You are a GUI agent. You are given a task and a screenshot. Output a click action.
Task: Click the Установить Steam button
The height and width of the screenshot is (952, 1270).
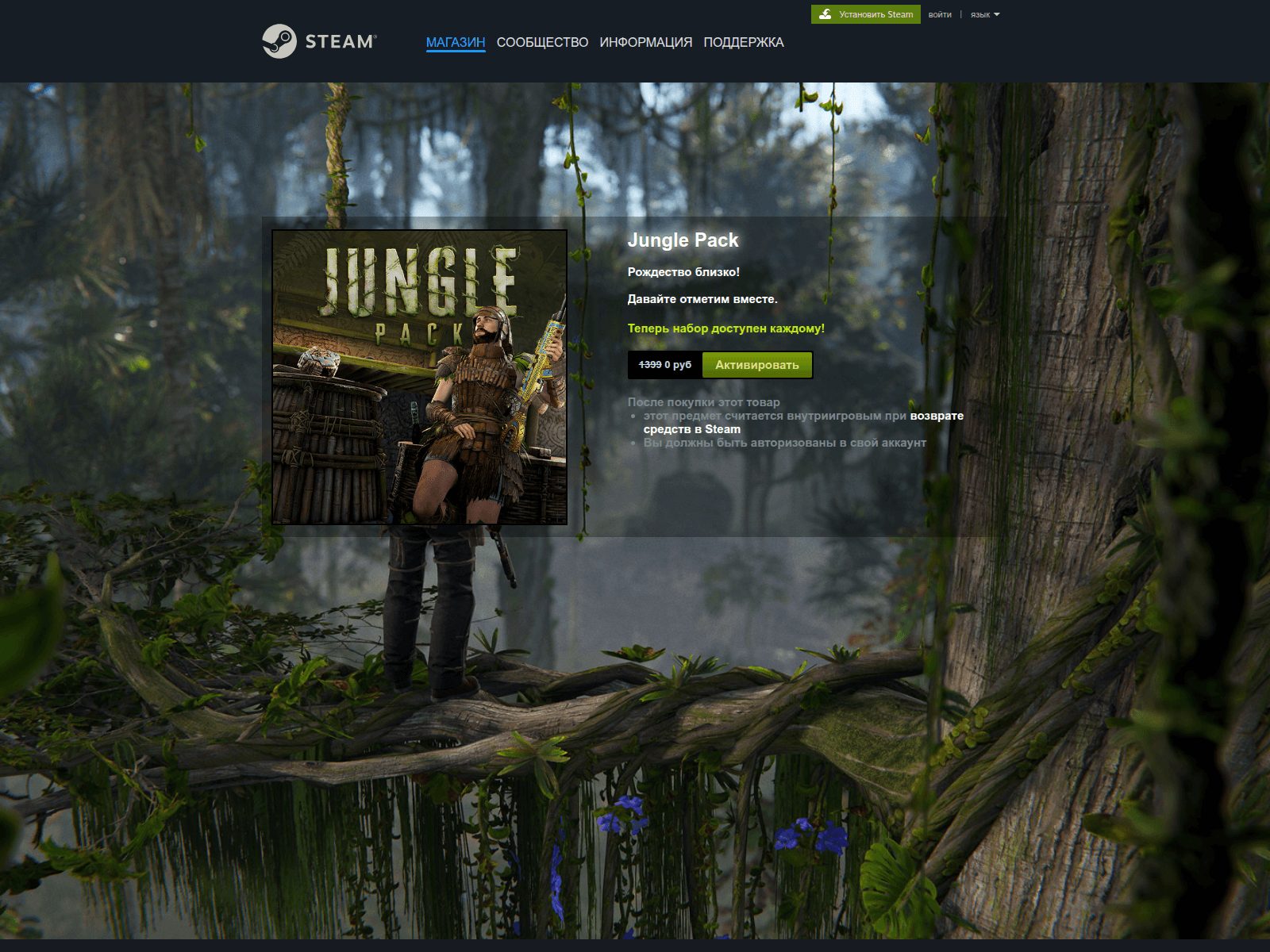(866, 14)
